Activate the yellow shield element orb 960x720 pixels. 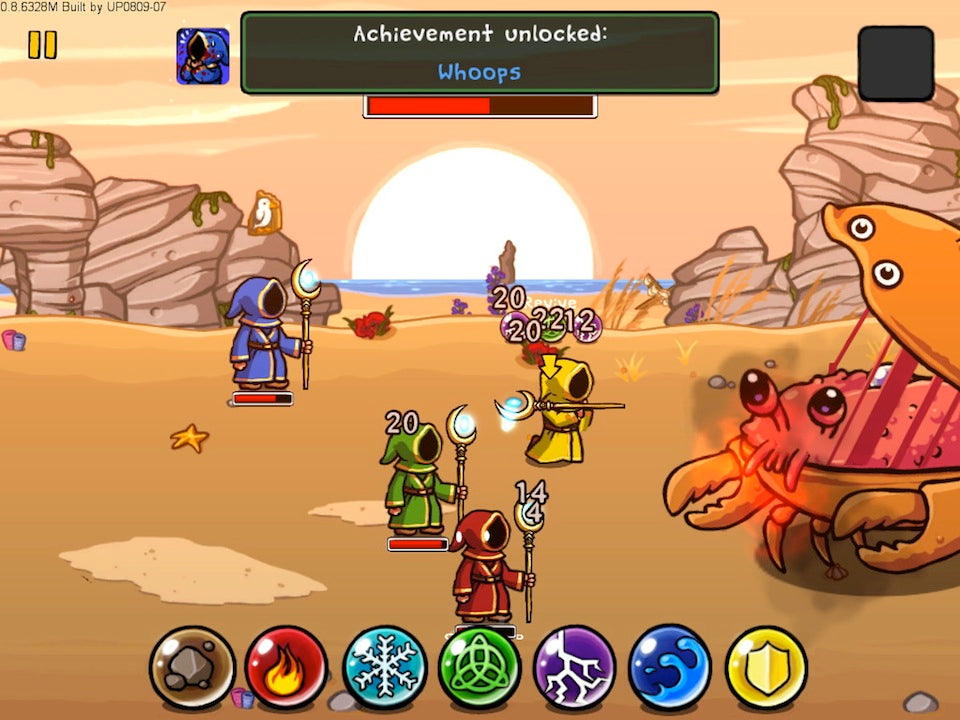click(766, 667)
